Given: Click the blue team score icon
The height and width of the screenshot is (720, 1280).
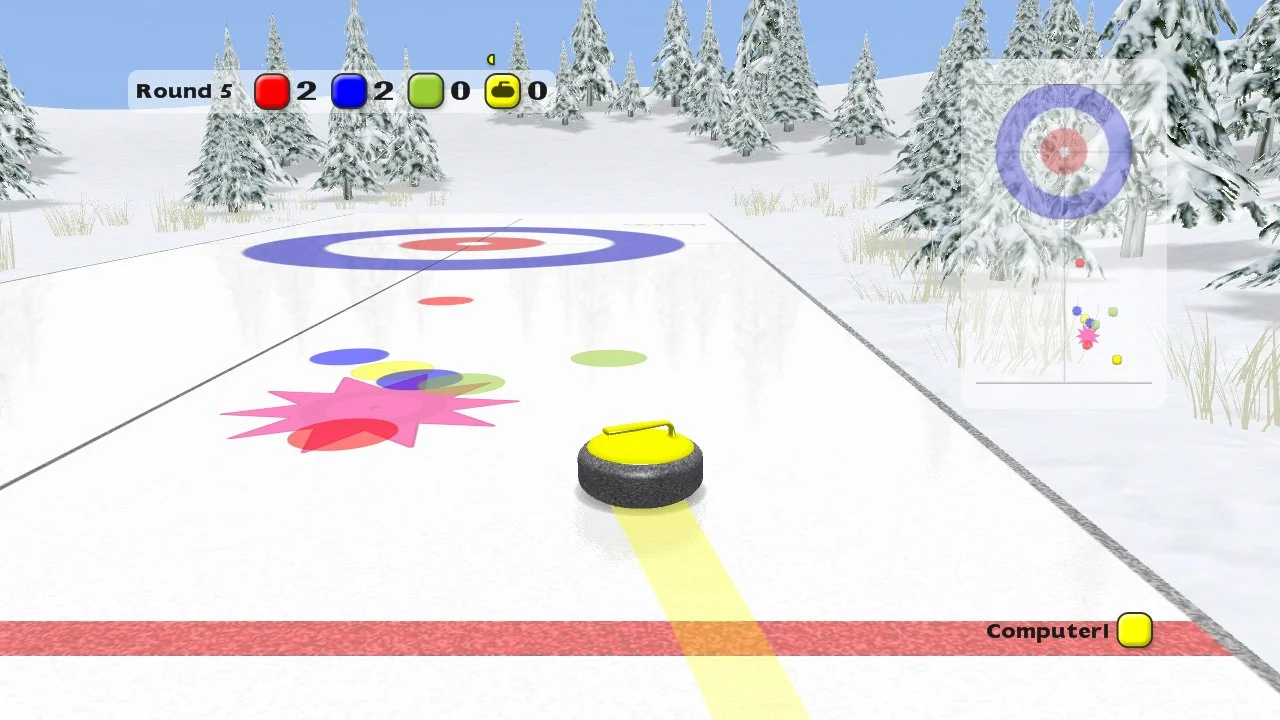Looking at the screenshot, I should click(x=351, y=91).
